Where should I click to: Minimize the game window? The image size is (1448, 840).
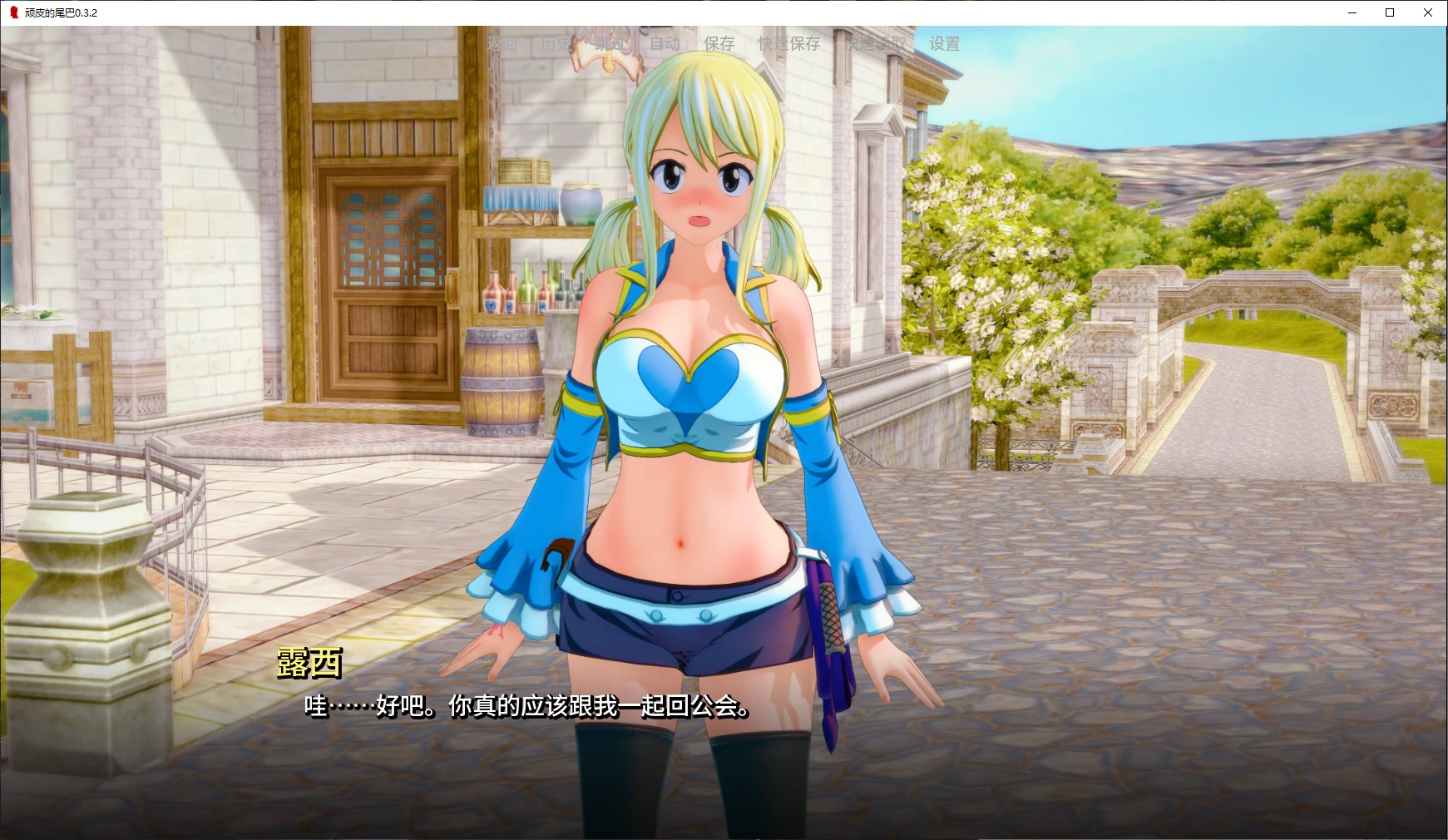(1352, 12)
